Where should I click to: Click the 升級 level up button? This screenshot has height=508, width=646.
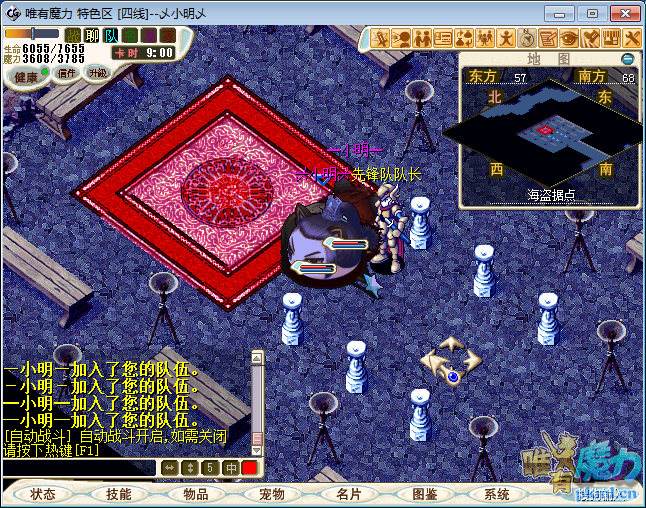(97, 73)
